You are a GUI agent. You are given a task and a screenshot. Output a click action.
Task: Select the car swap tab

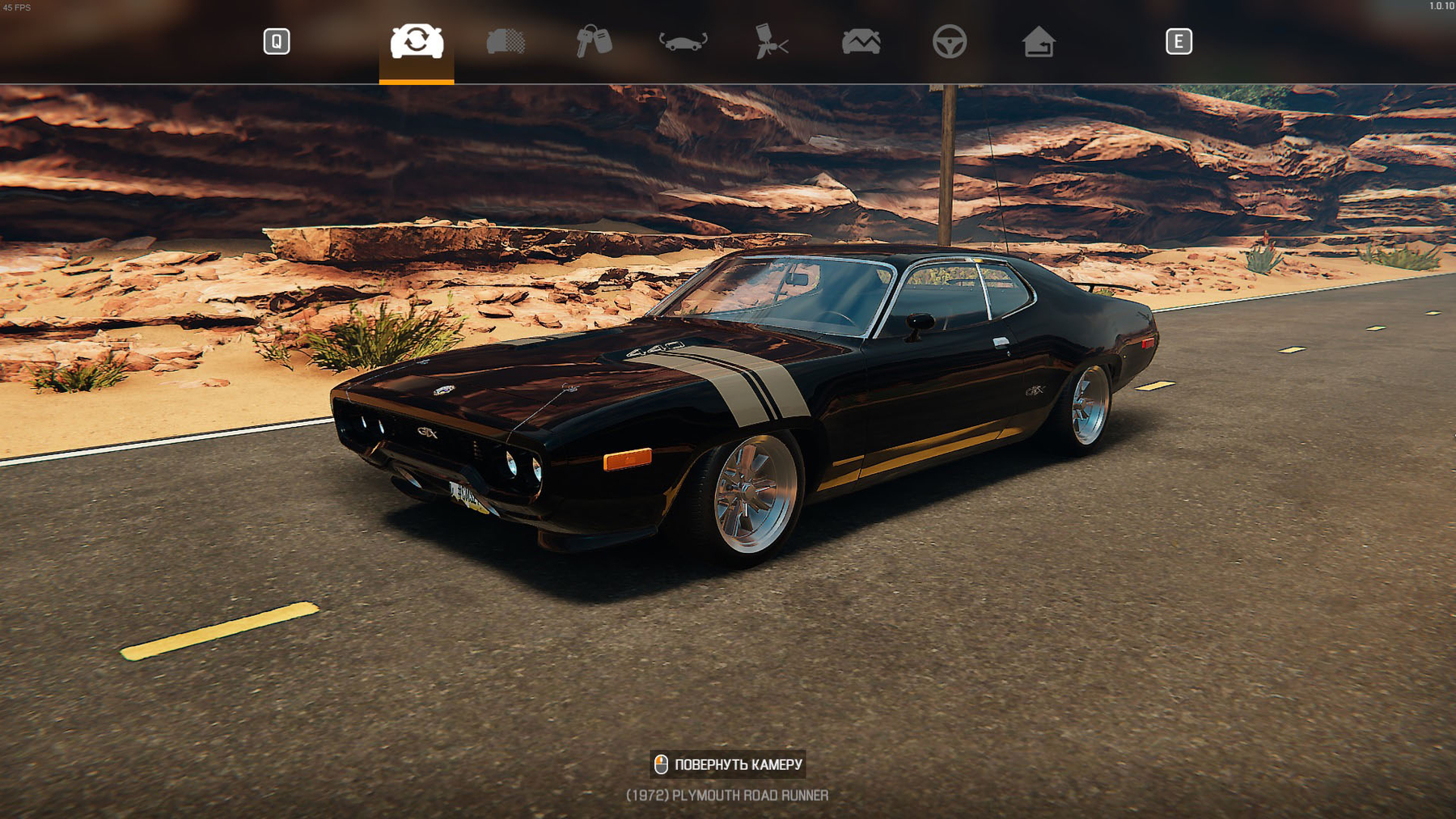pyautogui.click(x=417, y=41)
